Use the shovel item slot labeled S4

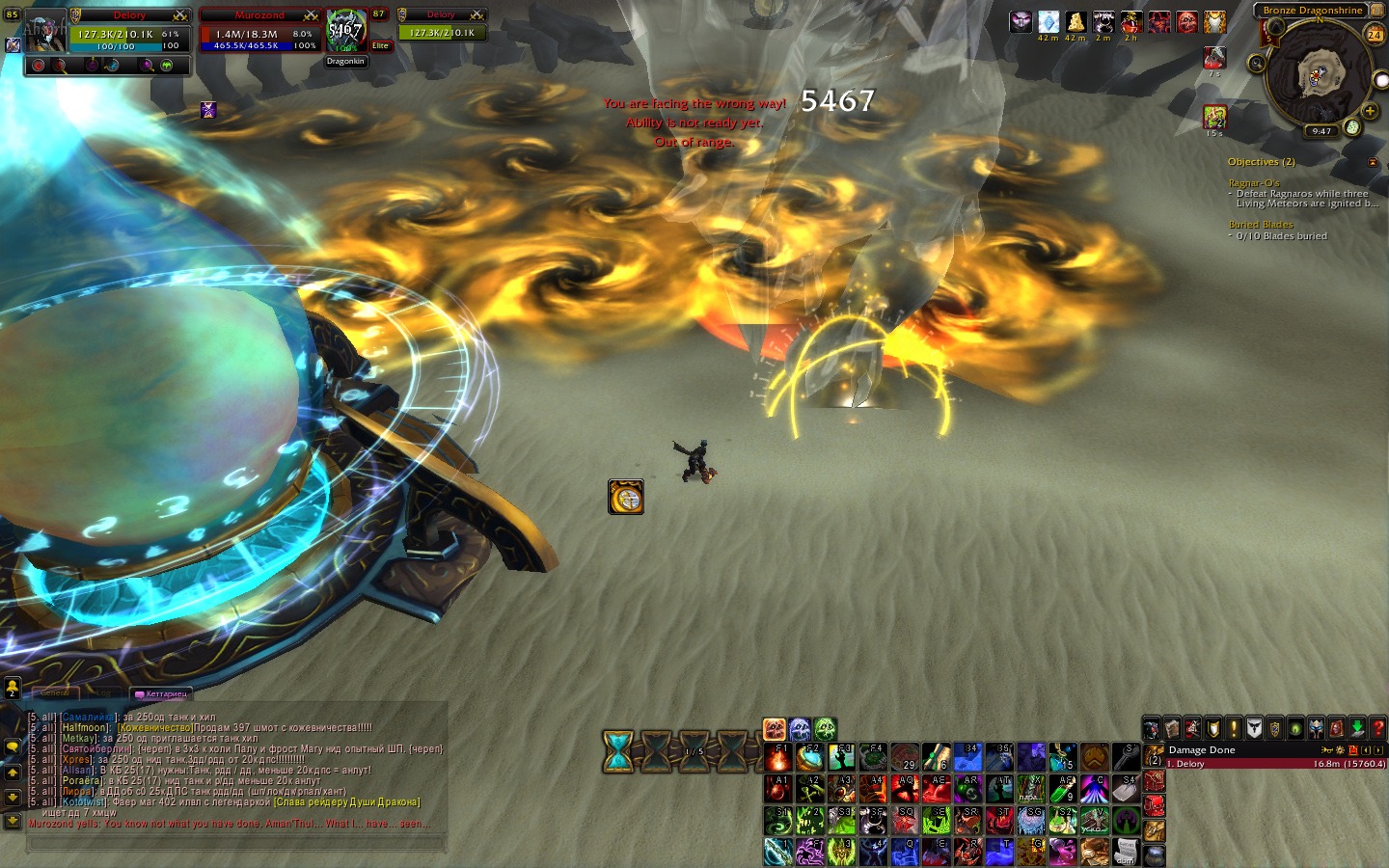(1126, 788)
